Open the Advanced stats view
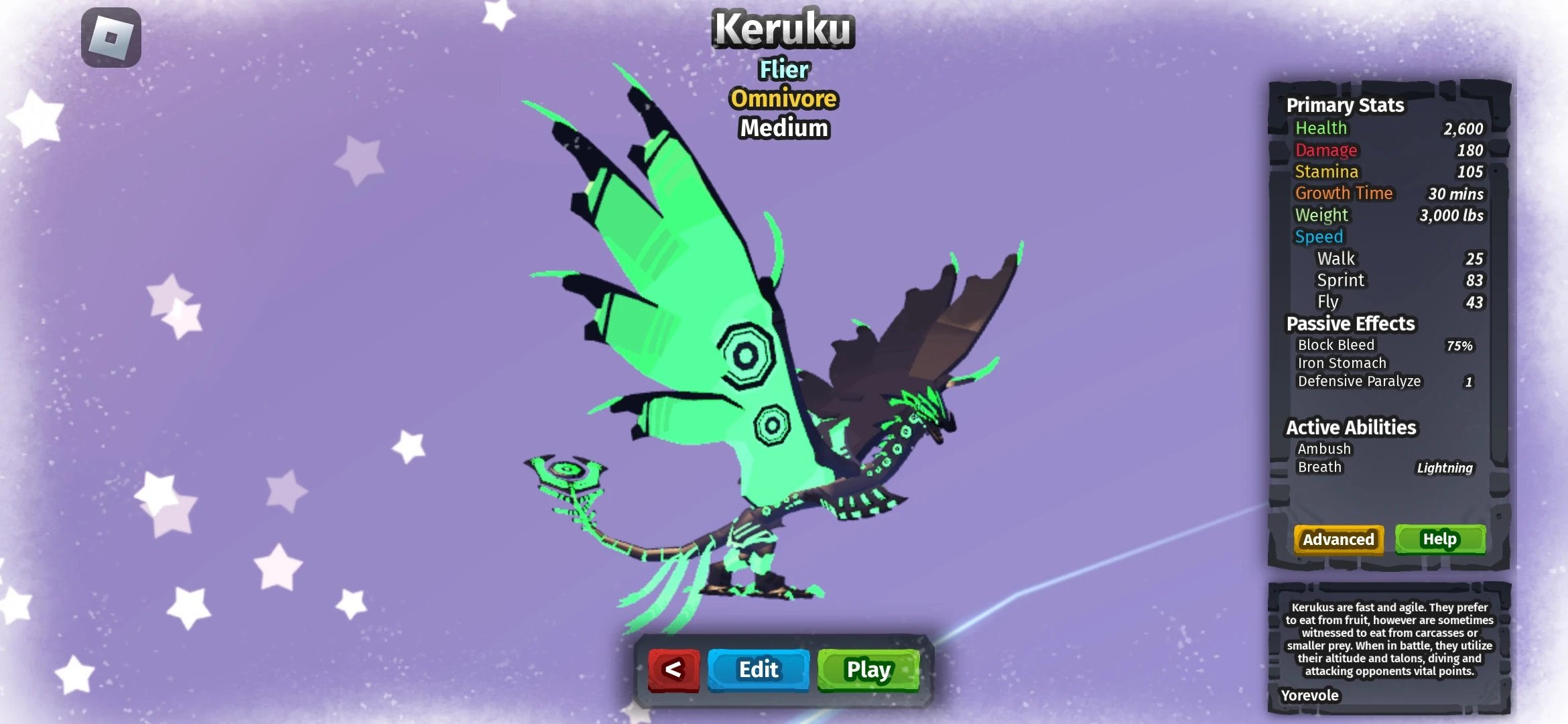The image size is (1568, 724). click(x=1337, y=539)
